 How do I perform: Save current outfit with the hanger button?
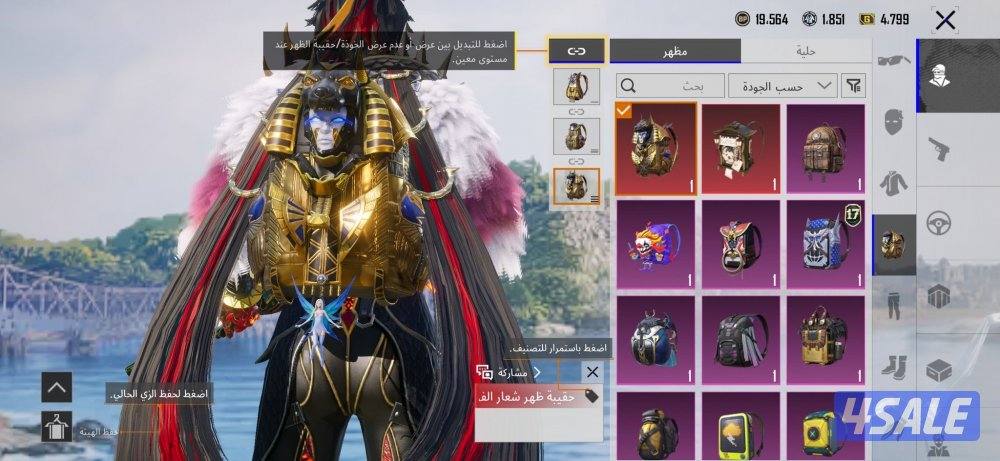click(x=57, y=427)
